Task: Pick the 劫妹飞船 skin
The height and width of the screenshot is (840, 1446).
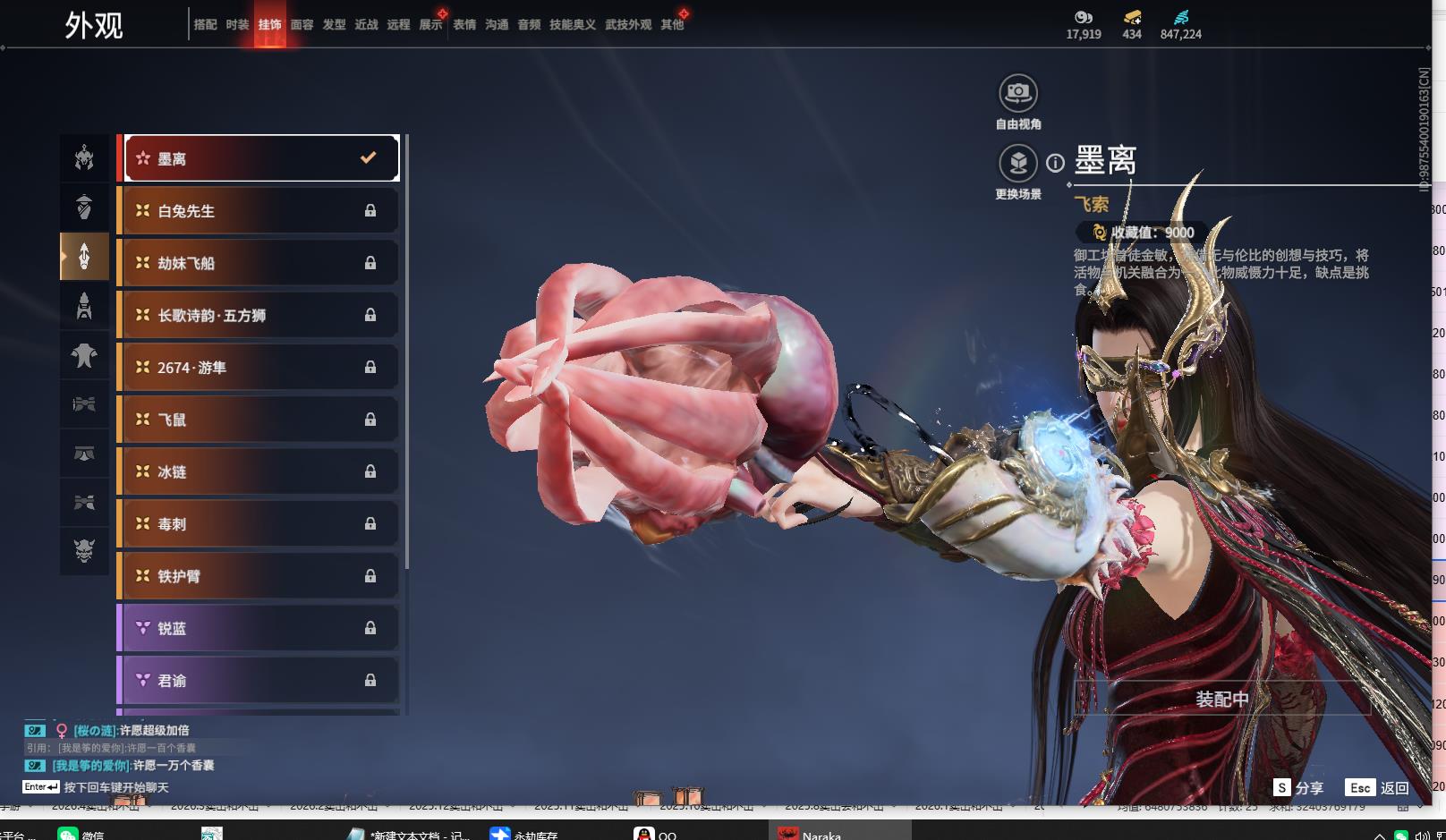Action: 259,263
